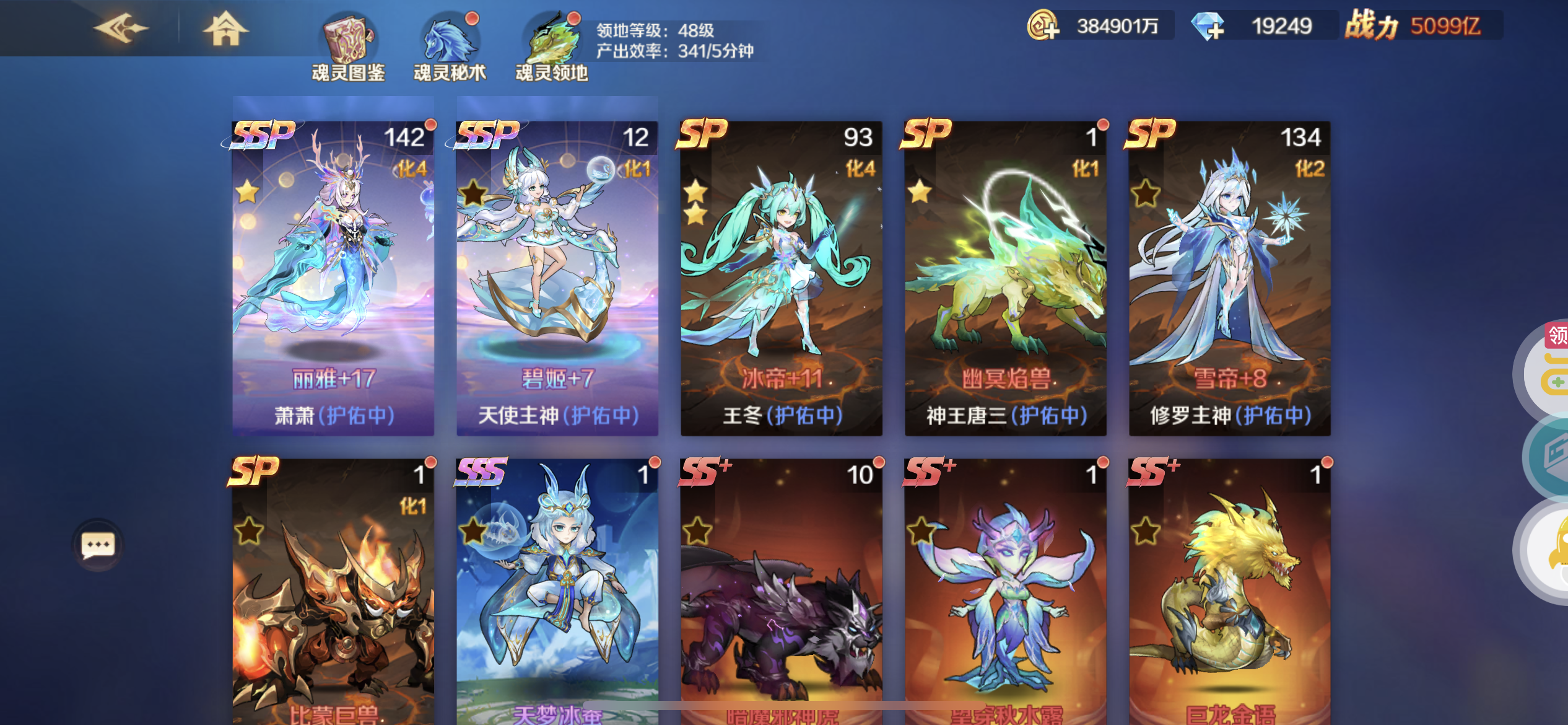Select the 雪帝+8 spirit card

pos(1230,278)
